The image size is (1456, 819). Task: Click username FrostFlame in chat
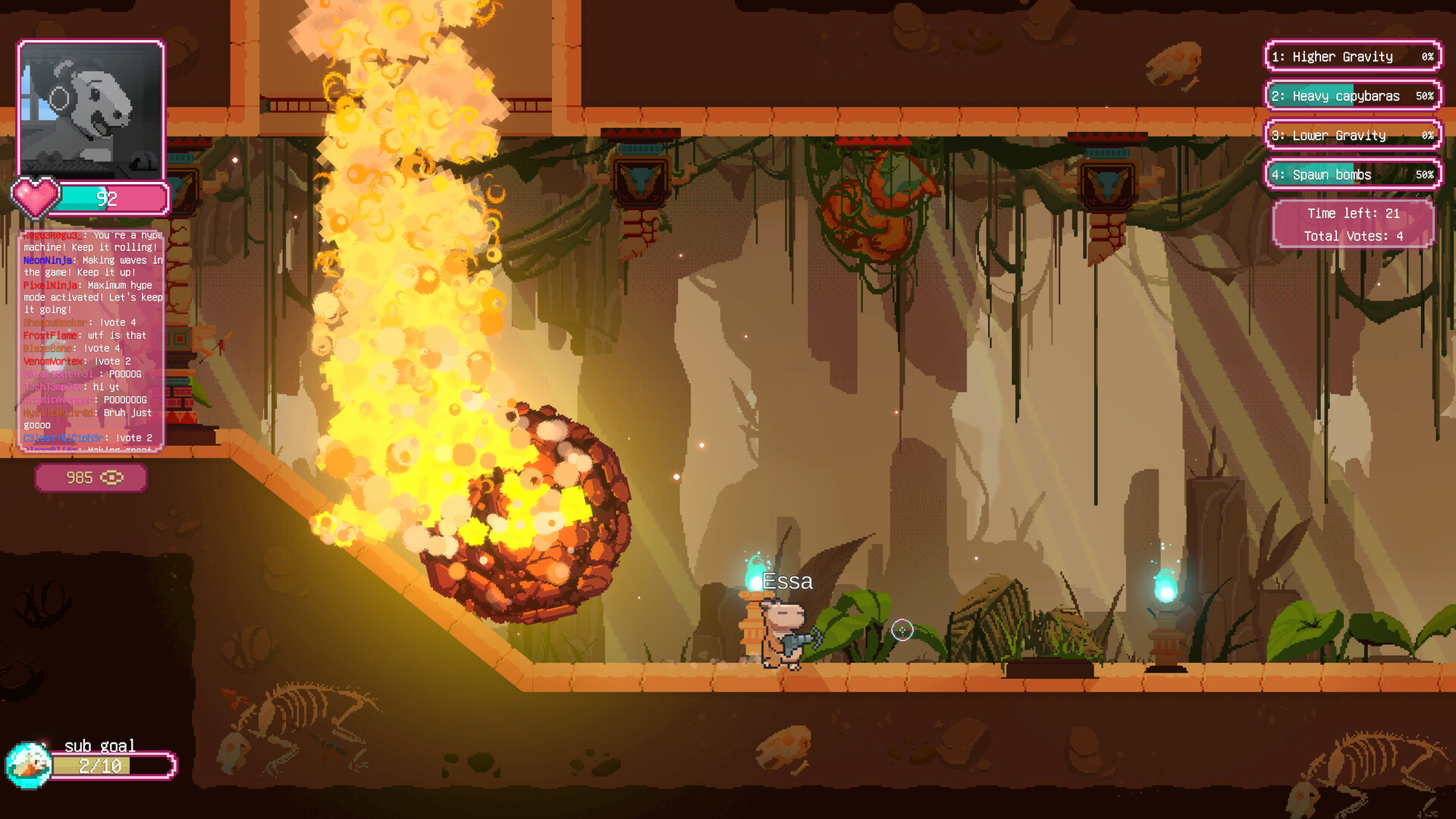tap(49, 334)
